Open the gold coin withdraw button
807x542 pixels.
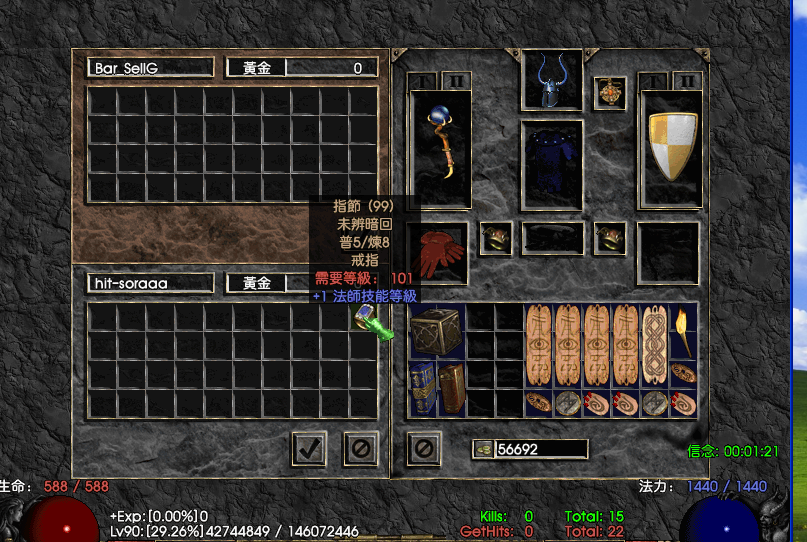click(x=482, y=449)
